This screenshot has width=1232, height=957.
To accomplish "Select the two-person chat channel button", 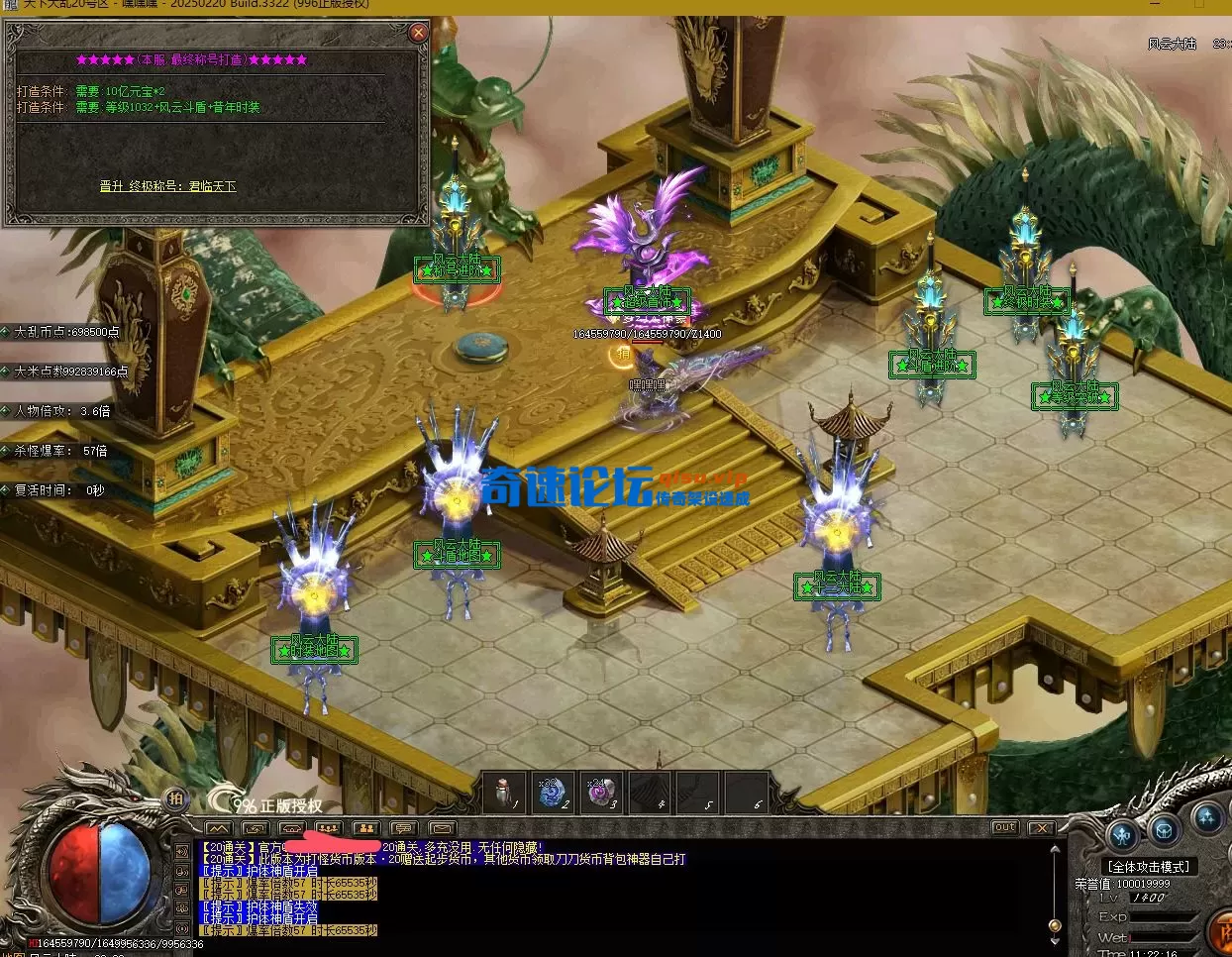I will coord(365,828).
